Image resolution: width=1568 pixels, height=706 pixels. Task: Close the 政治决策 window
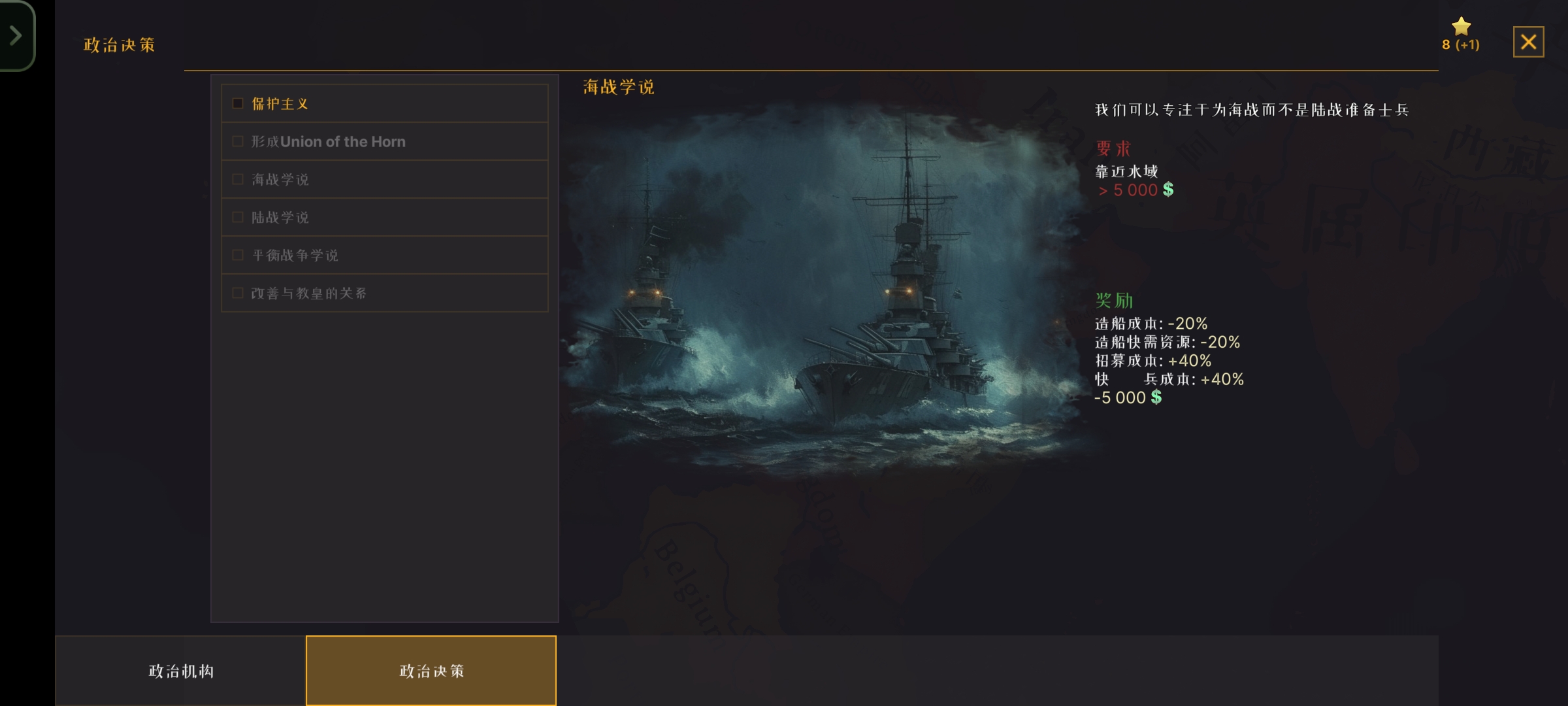coord(1529,42)
